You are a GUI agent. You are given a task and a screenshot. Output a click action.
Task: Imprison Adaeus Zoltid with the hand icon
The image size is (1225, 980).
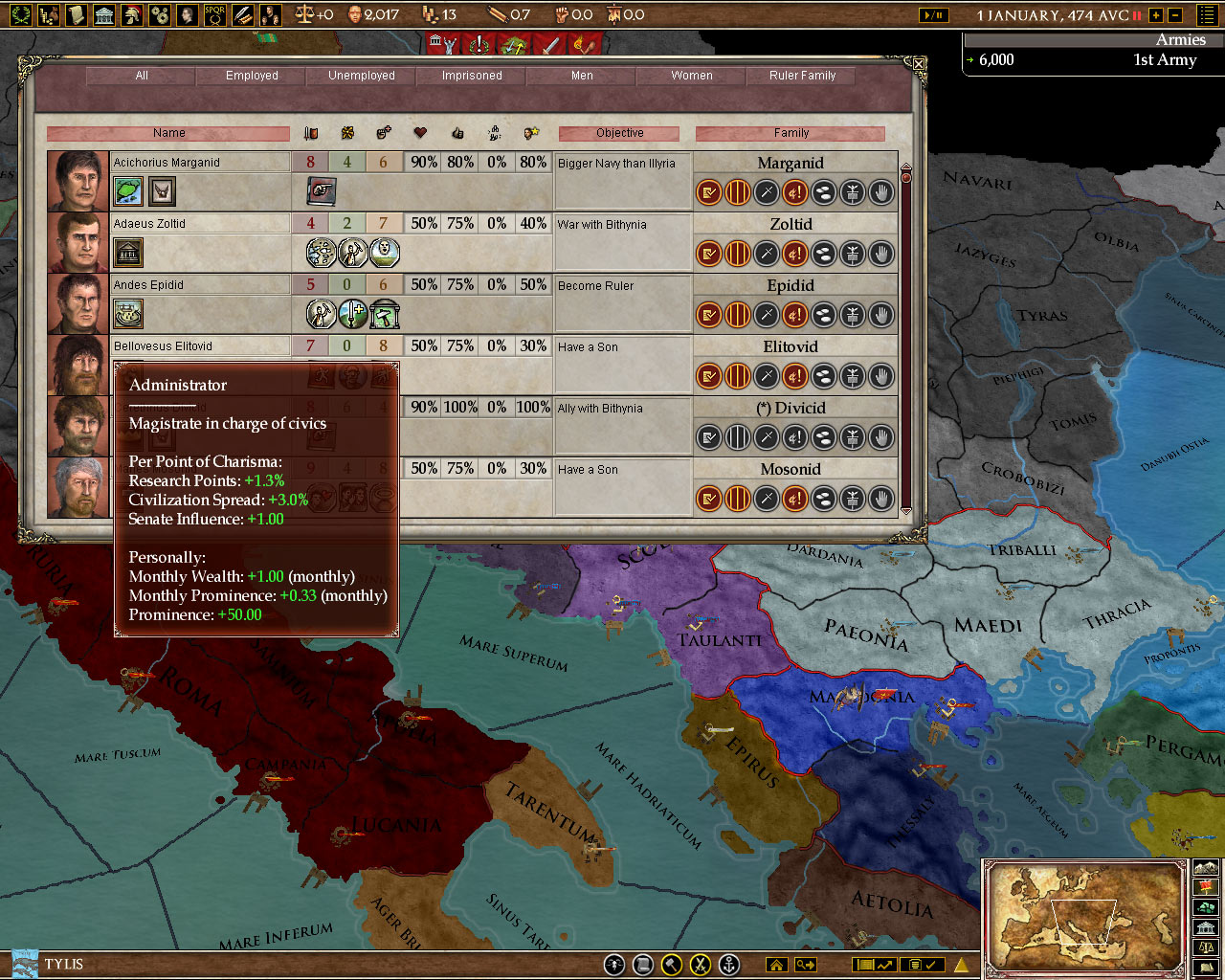click(880, 255)
